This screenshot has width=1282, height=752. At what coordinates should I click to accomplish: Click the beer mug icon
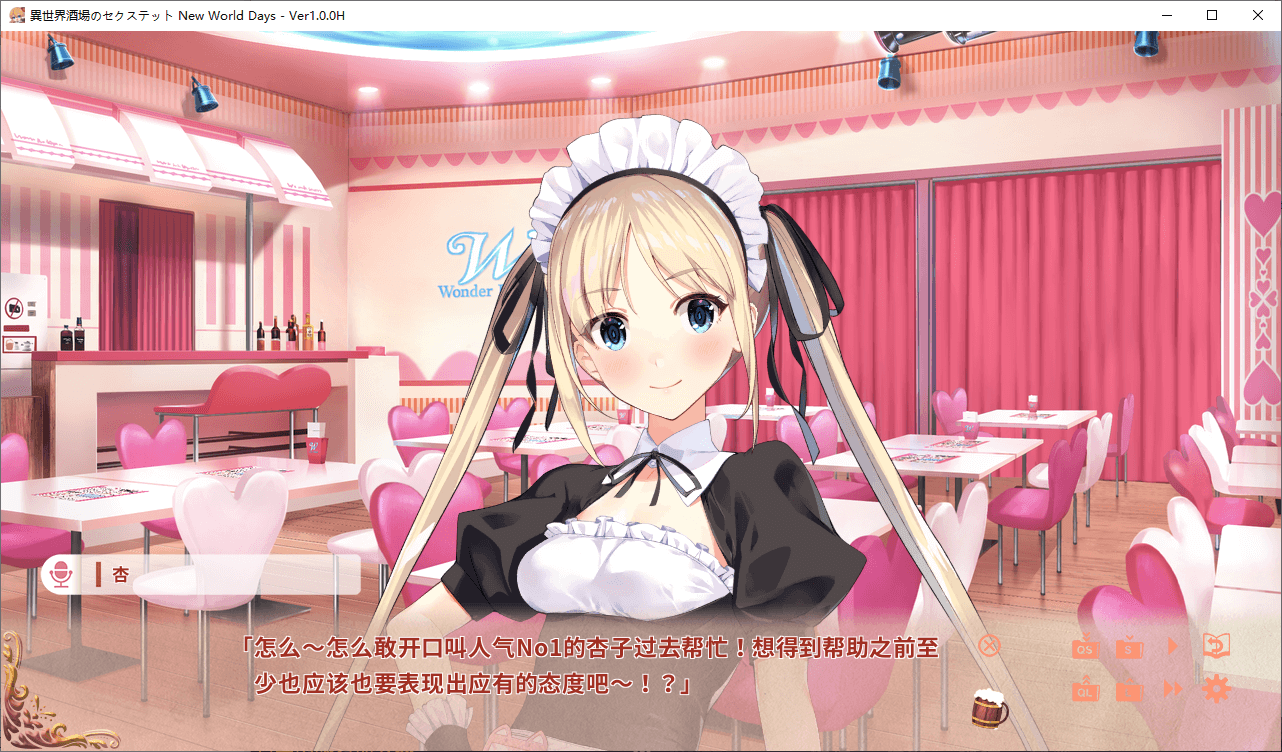[990, 707]
